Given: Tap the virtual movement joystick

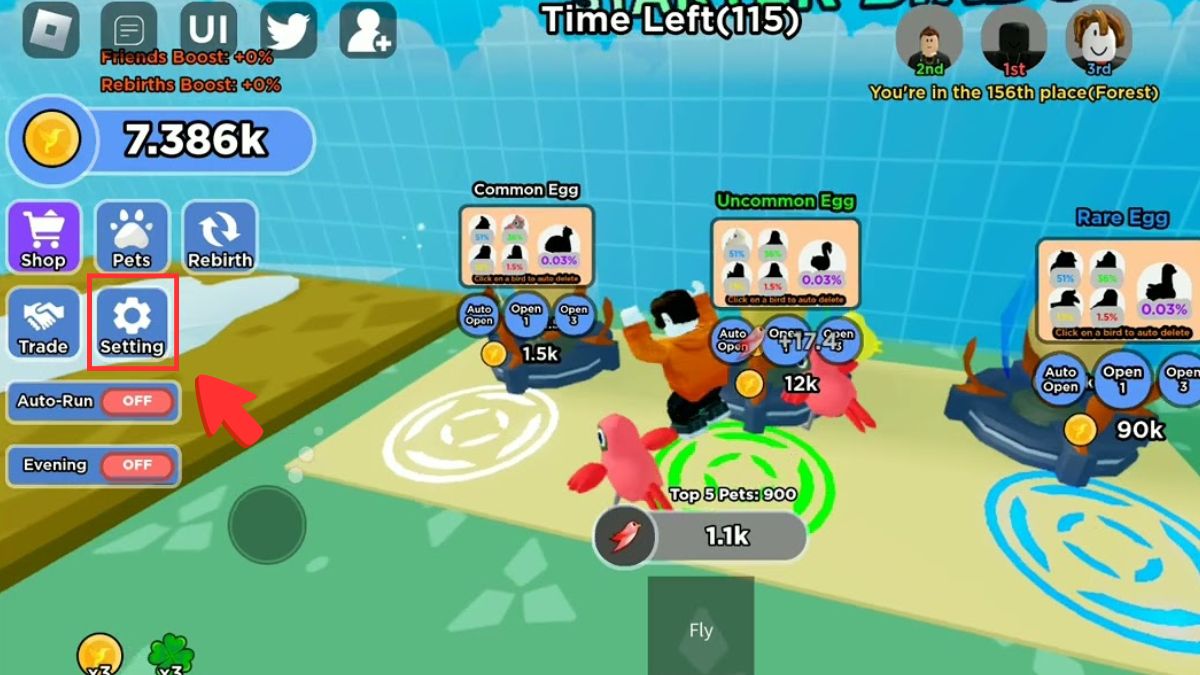Looking at the screenshot, I should click(x=266, y=524).
